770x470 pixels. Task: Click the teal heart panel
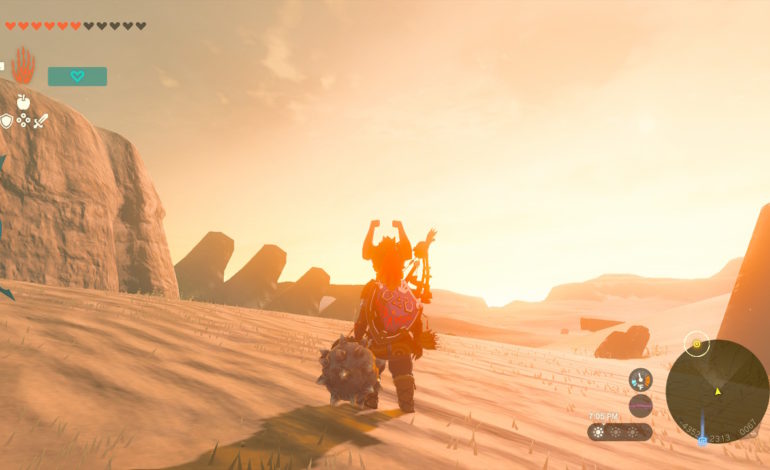coord(77,76)
